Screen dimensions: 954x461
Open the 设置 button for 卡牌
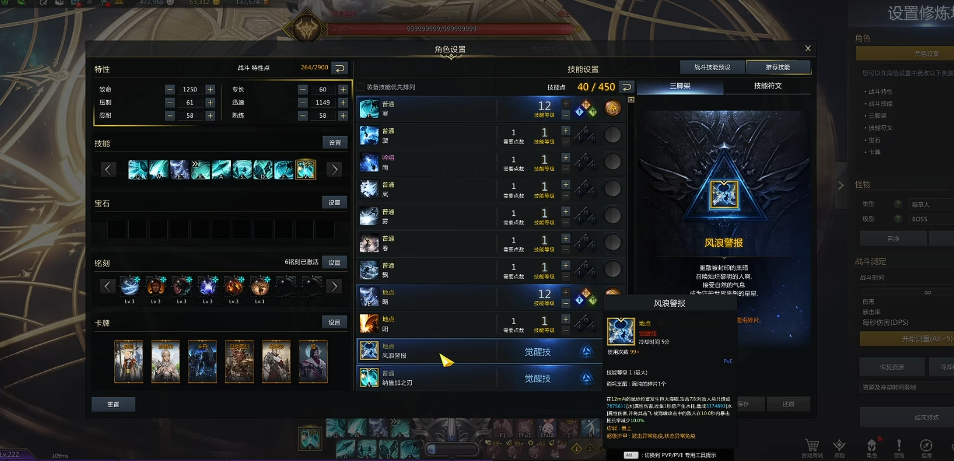(x=334, y=322)
